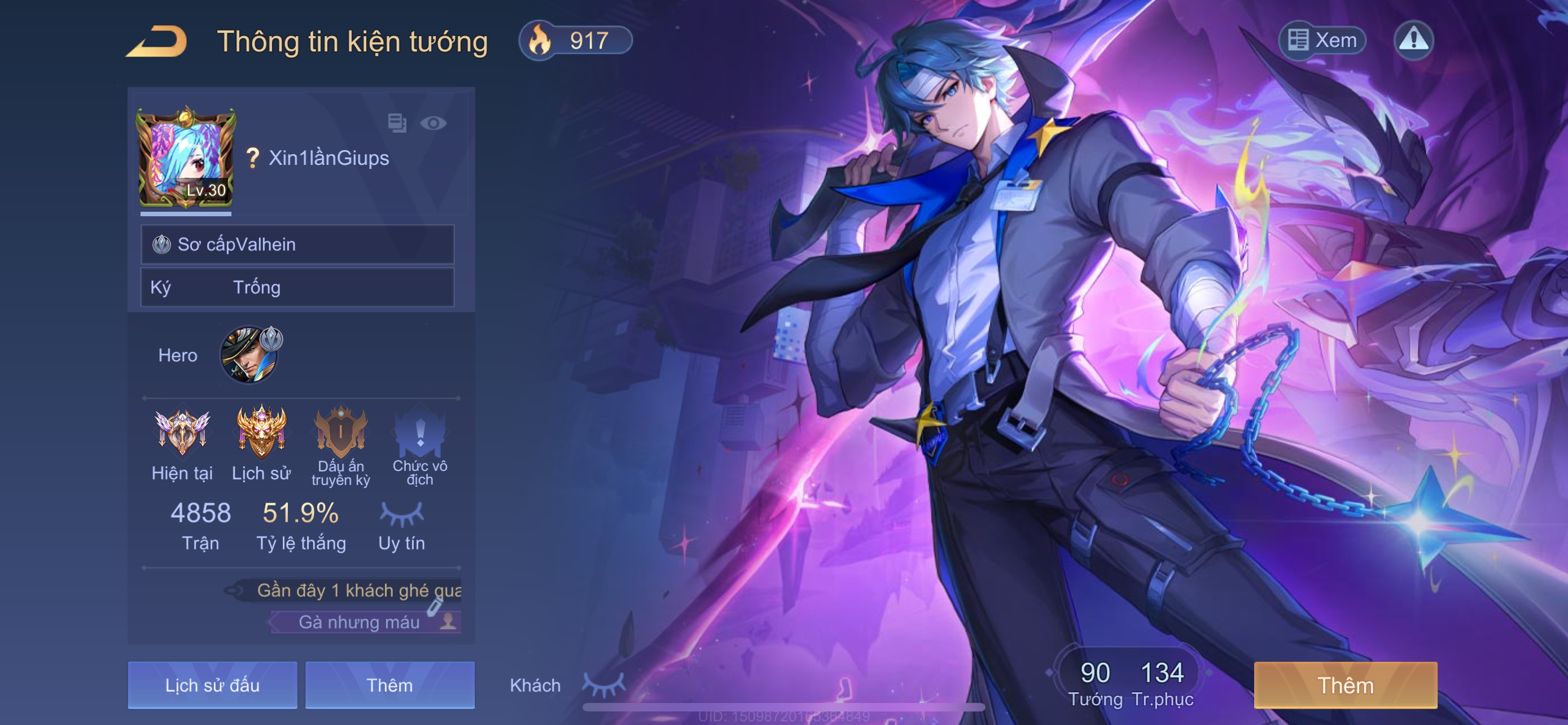
Task: Toggle the eye visibility icon
Action: click(433, 124)
